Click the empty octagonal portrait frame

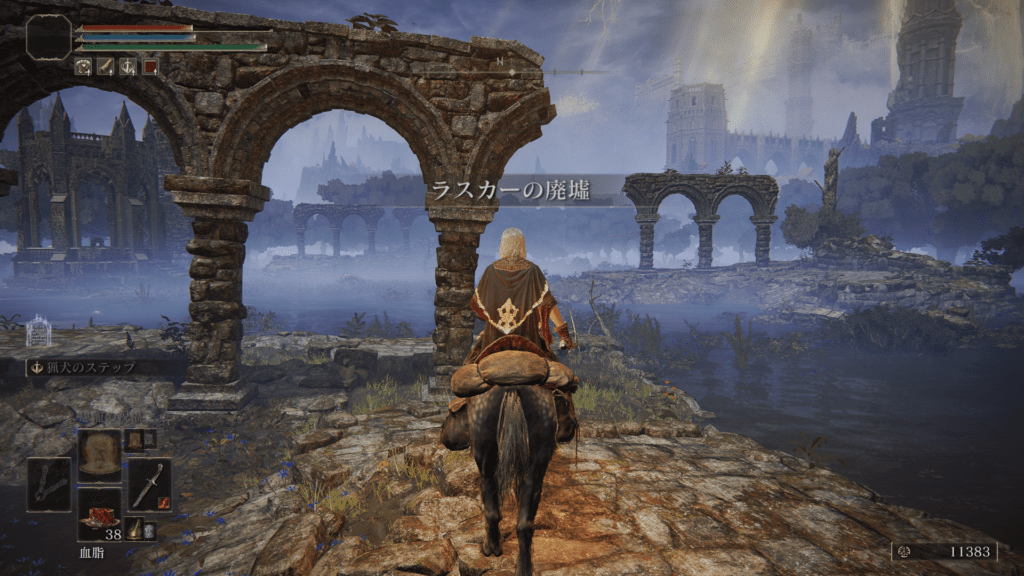(x=49, y=37)
